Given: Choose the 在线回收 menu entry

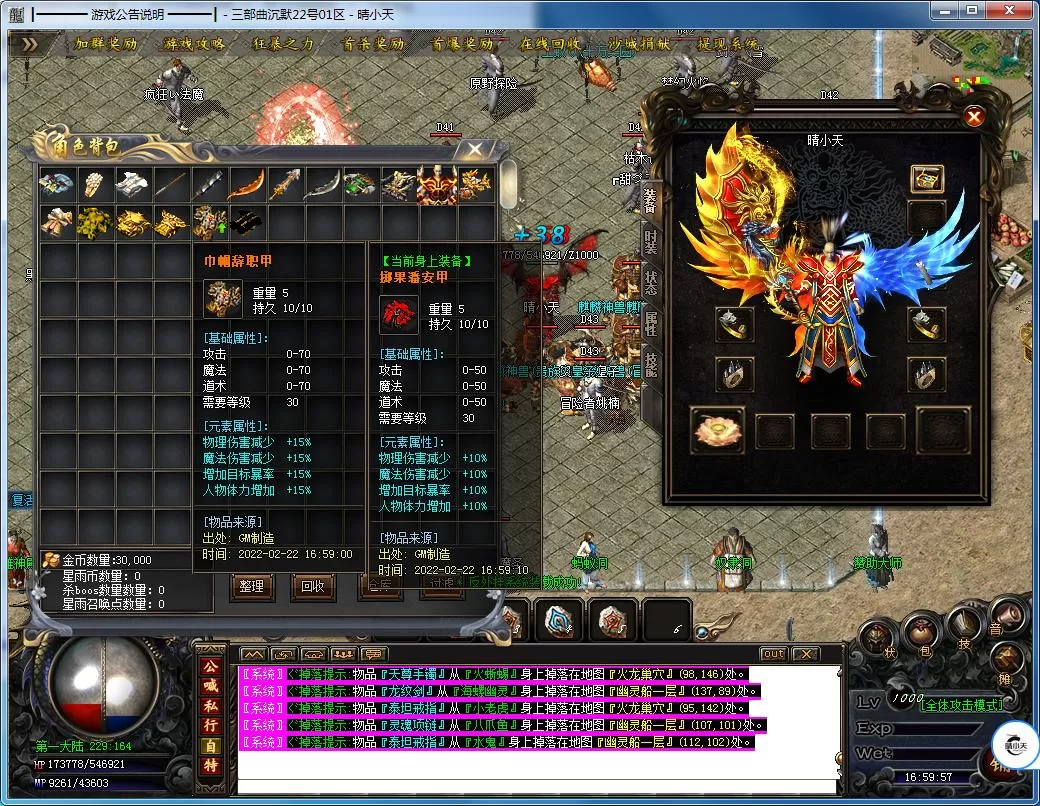Looking at the screenshot, I should click(551, 45).
